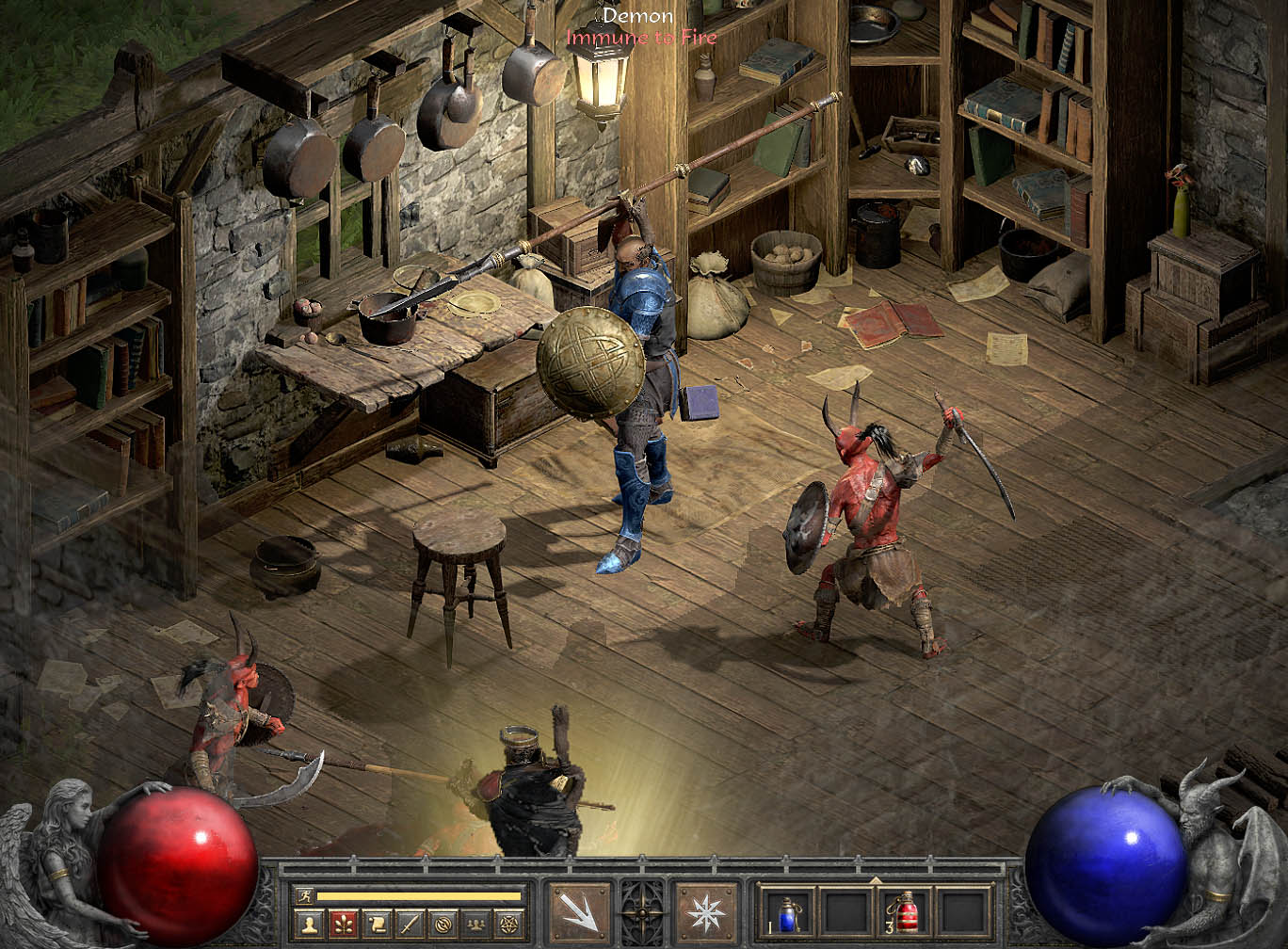Select the left skill arrow icon
The image size is (1288, 949).
pos(580,913)
